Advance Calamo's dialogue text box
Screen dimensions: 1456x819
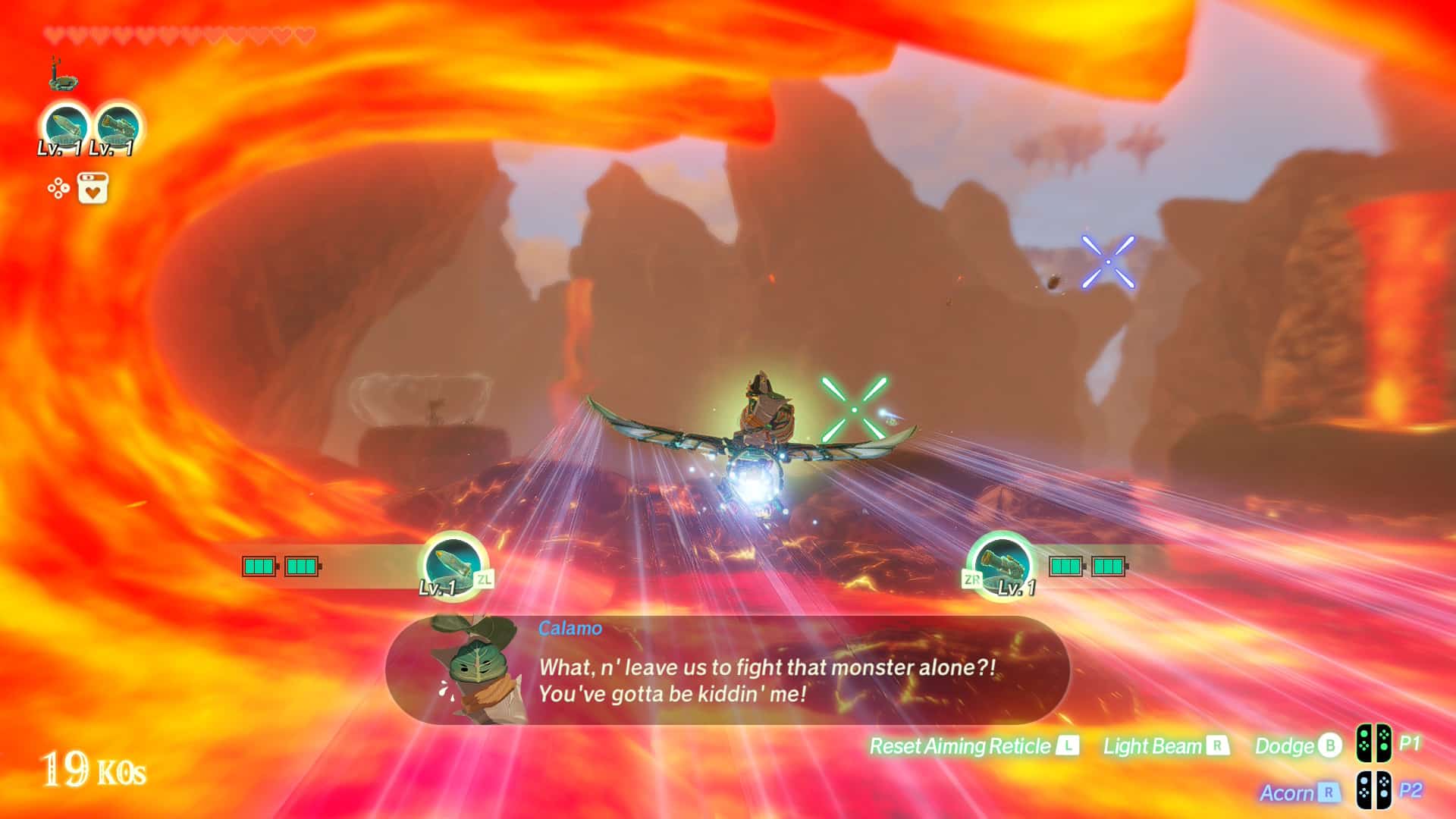766,679
